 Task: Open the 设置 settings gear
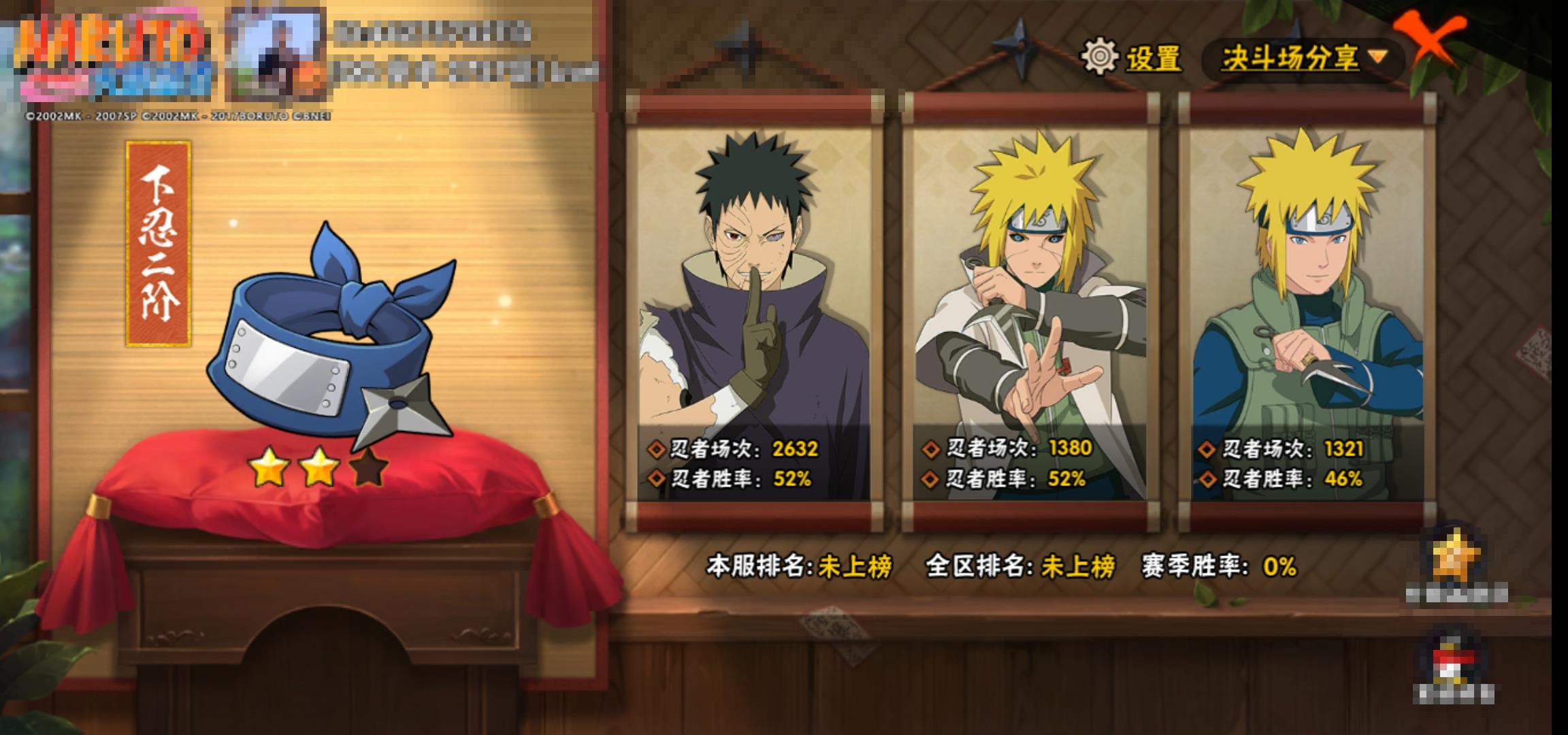(x=1100, y=57)
